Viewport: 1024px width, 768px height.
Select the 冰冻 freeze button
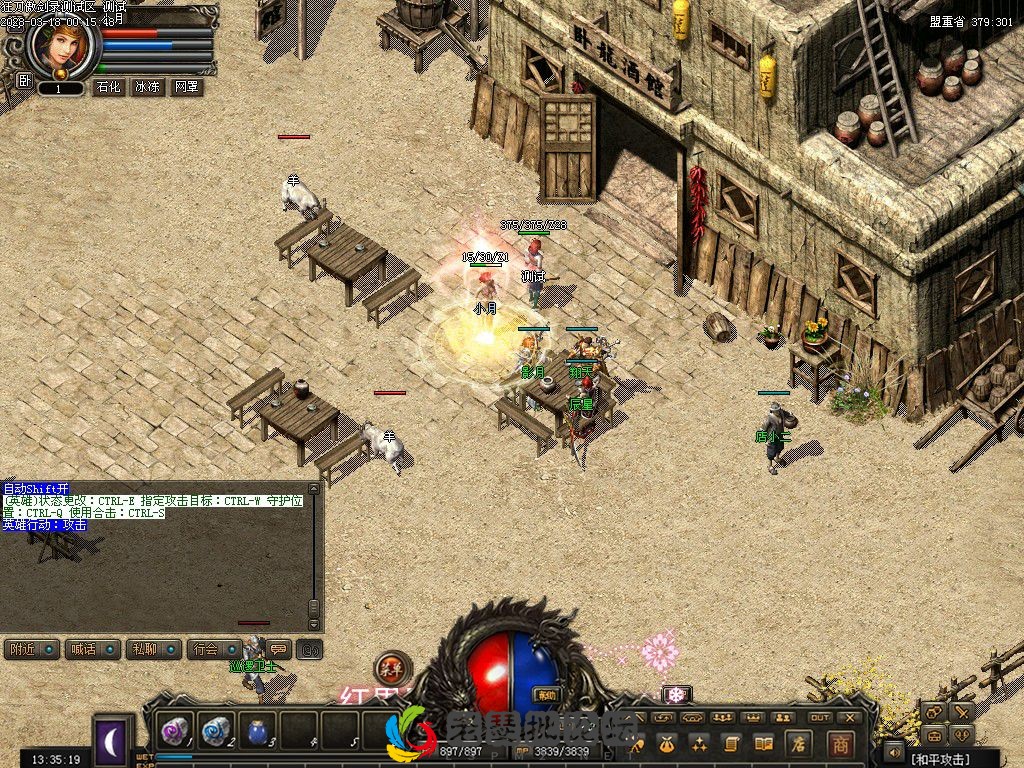(x=147, y=87)
